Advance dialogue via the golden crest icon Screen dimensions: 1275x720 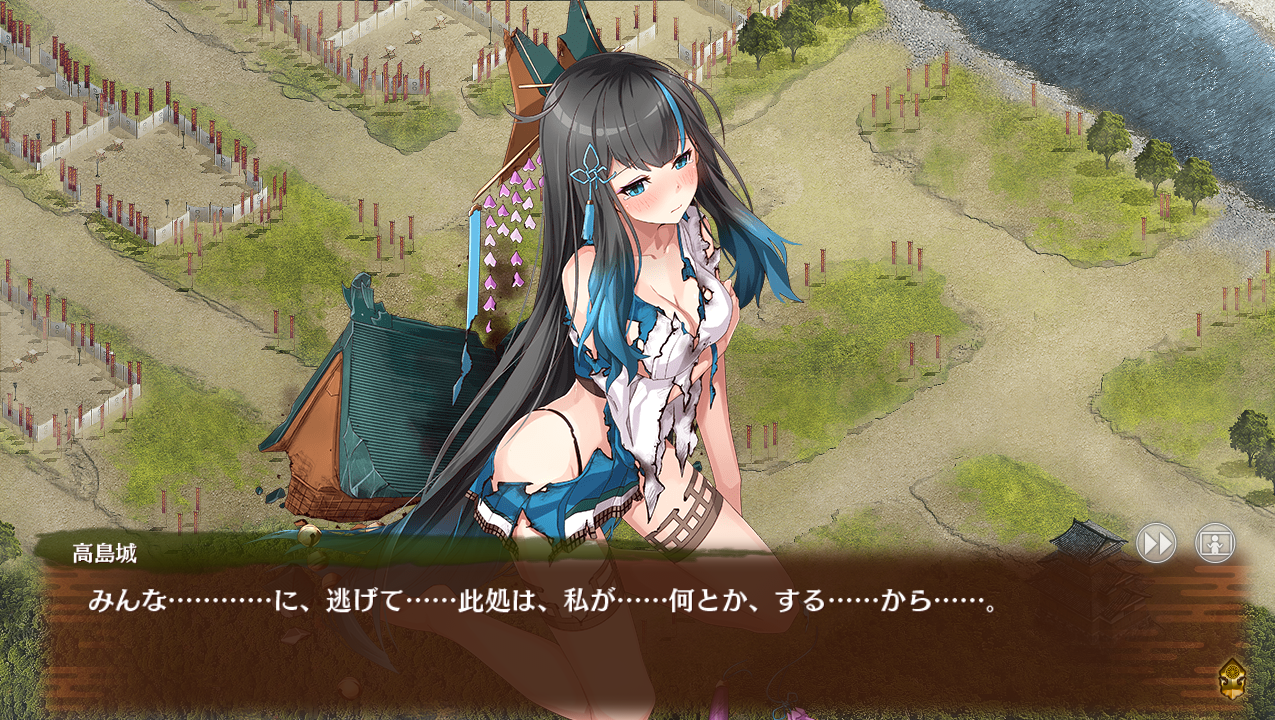coord(1232,678)
